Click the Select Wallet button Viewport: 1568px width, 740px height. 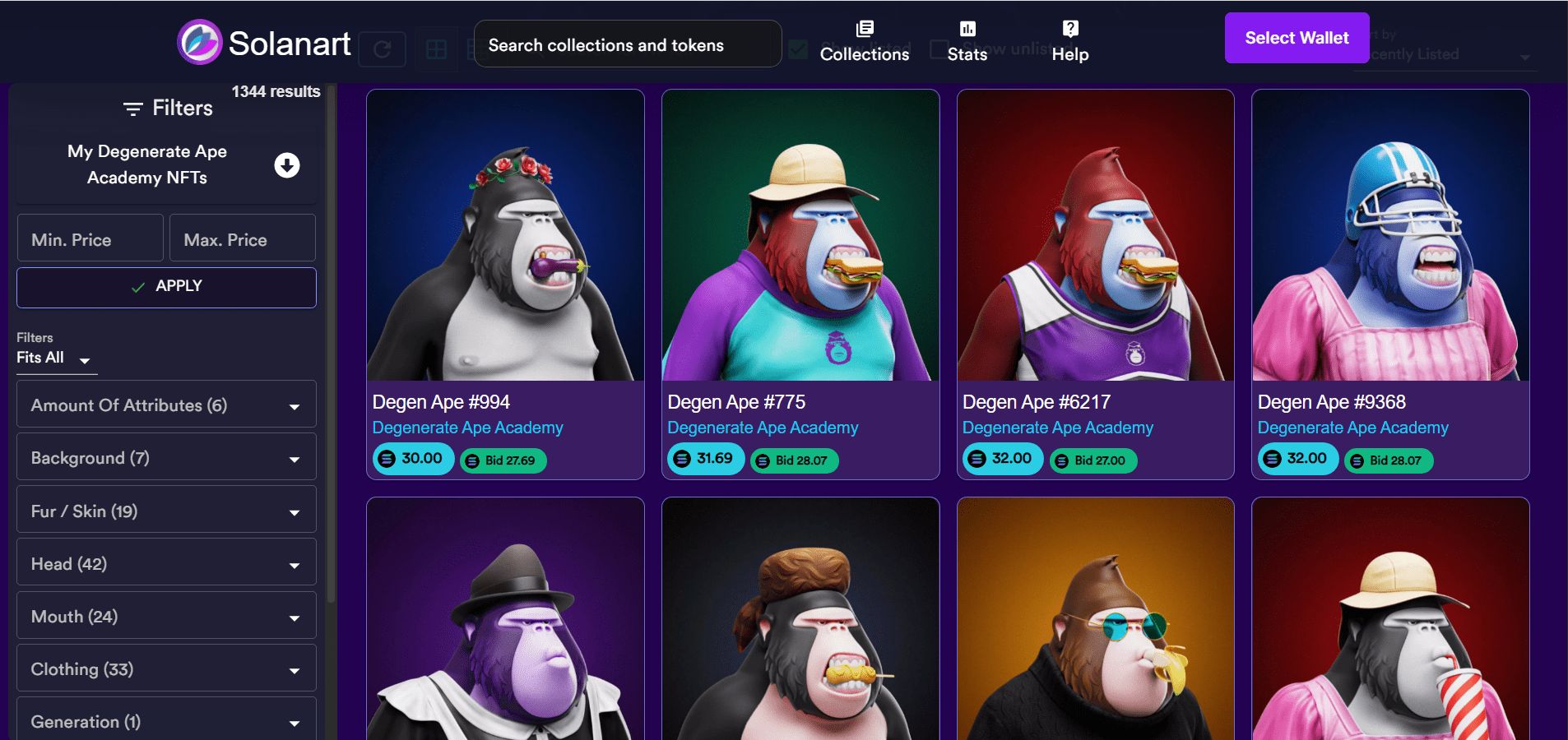[x=1297, y=38]
